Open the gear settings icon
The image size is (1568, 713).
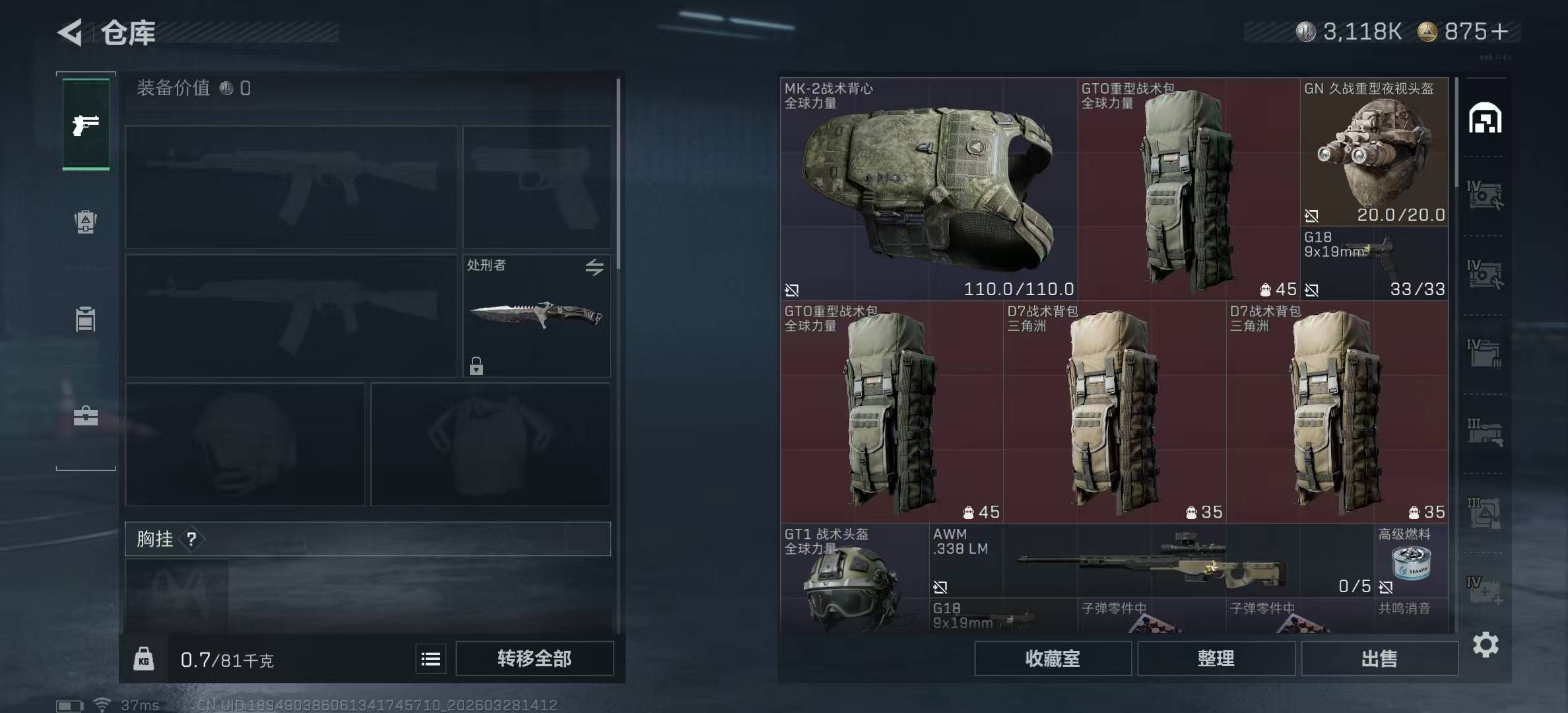coord(1486,644)
